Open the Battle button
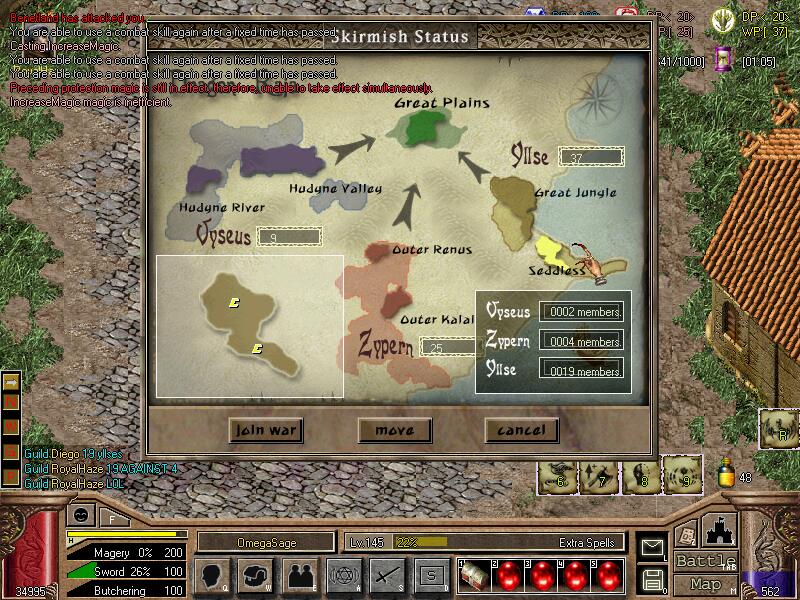800x600 pixels. [704, 561]
